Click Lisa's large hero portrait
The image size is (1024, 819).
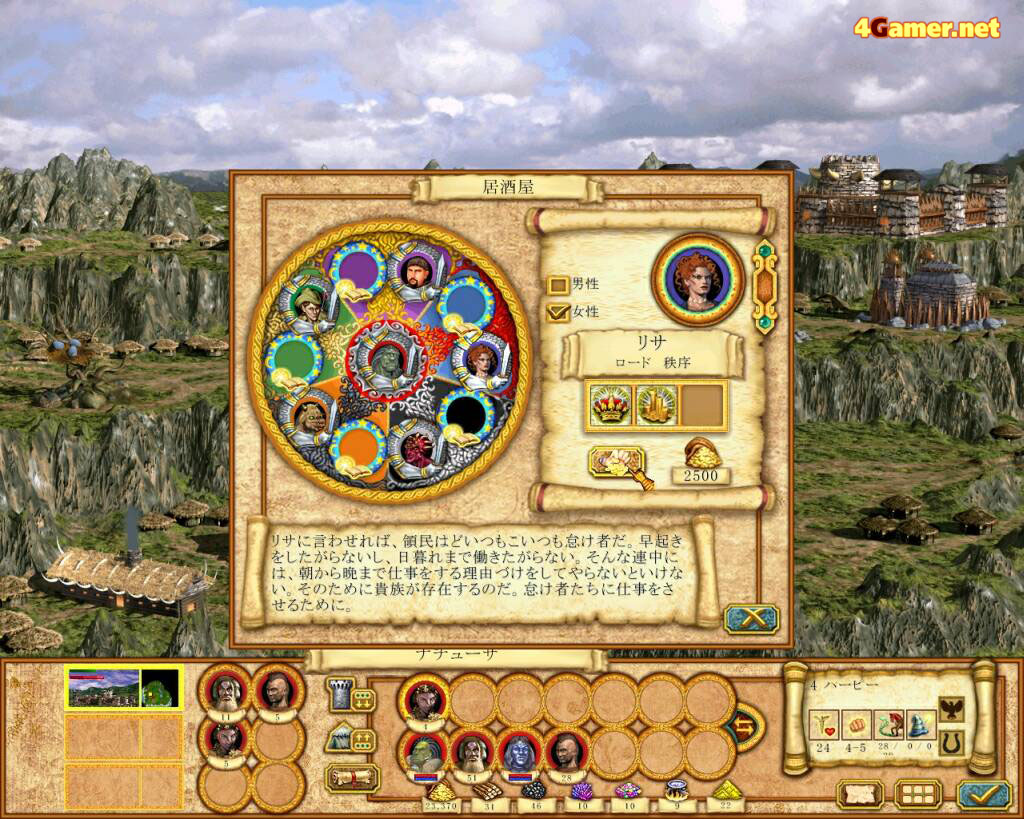coord(697,279)
